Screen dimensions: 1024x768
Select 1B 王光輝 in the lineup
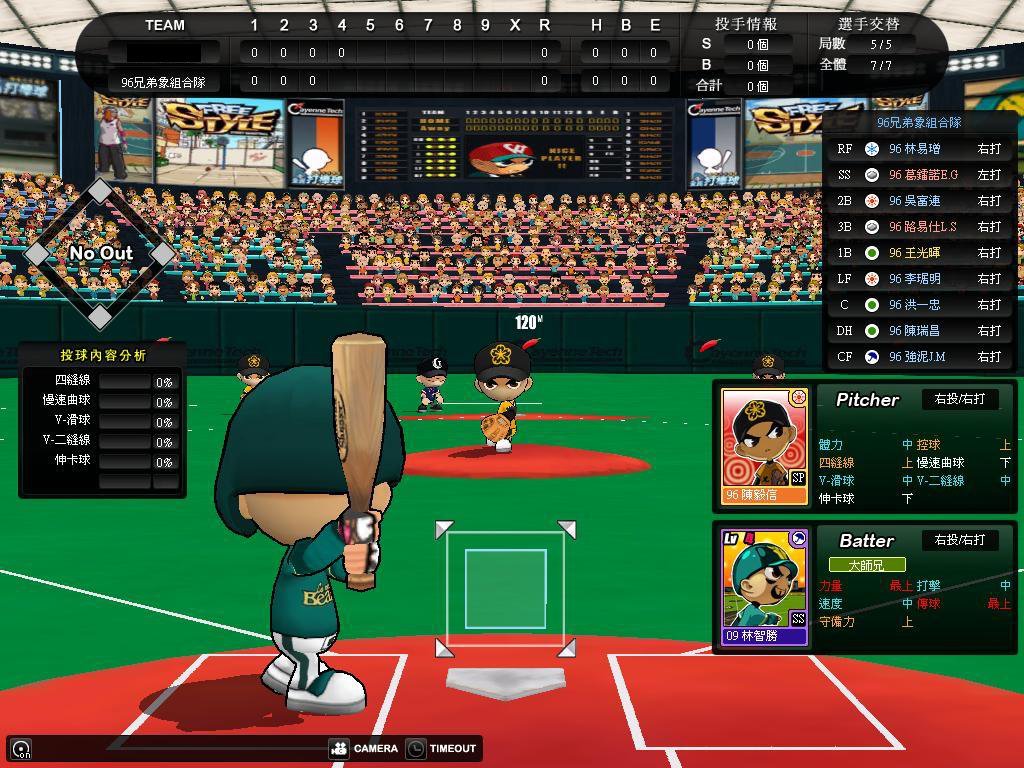tap(919, 253)
